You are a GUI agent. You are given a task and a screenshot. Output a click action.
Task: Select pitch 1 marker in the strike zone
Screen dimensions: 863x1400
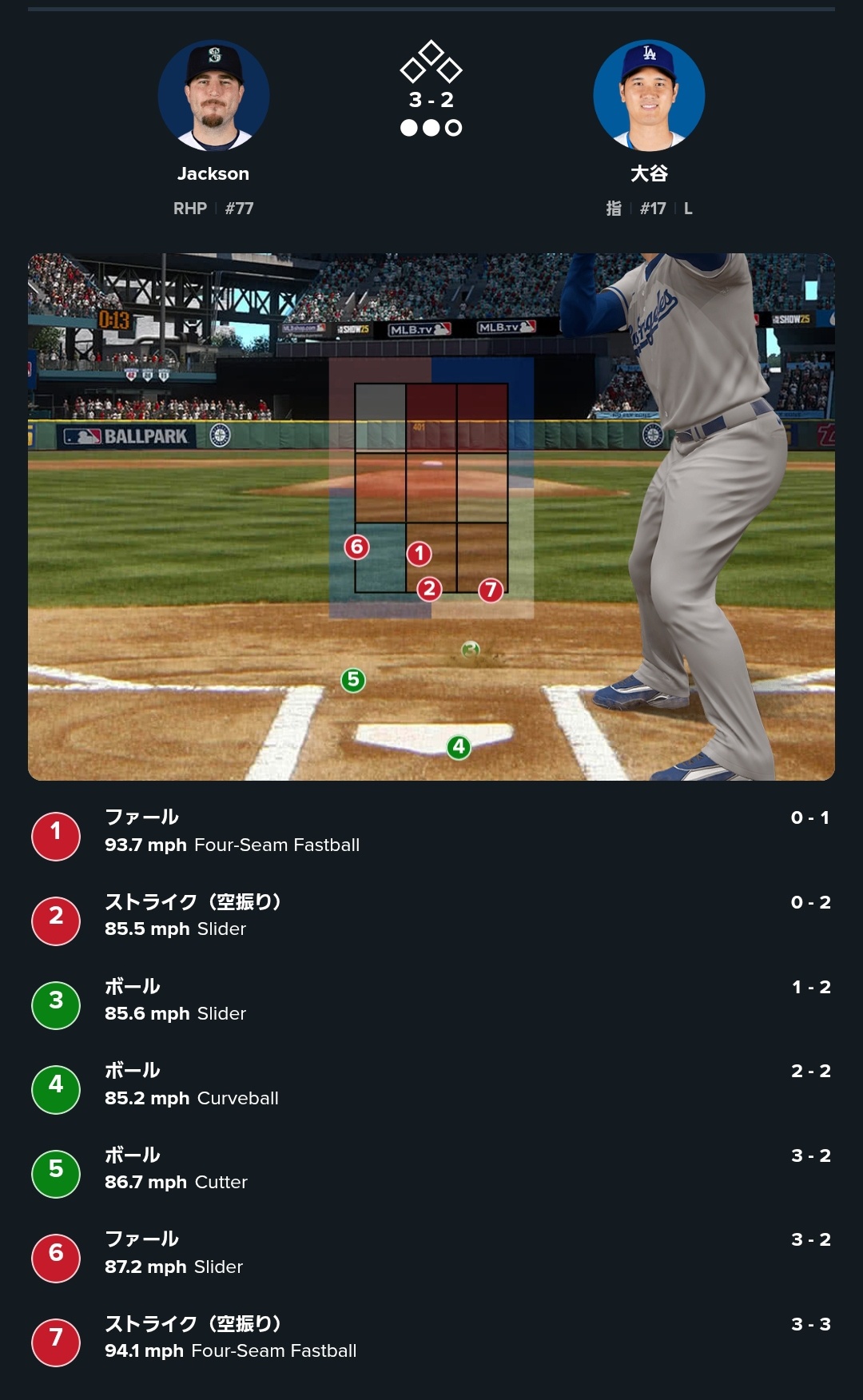420,554
